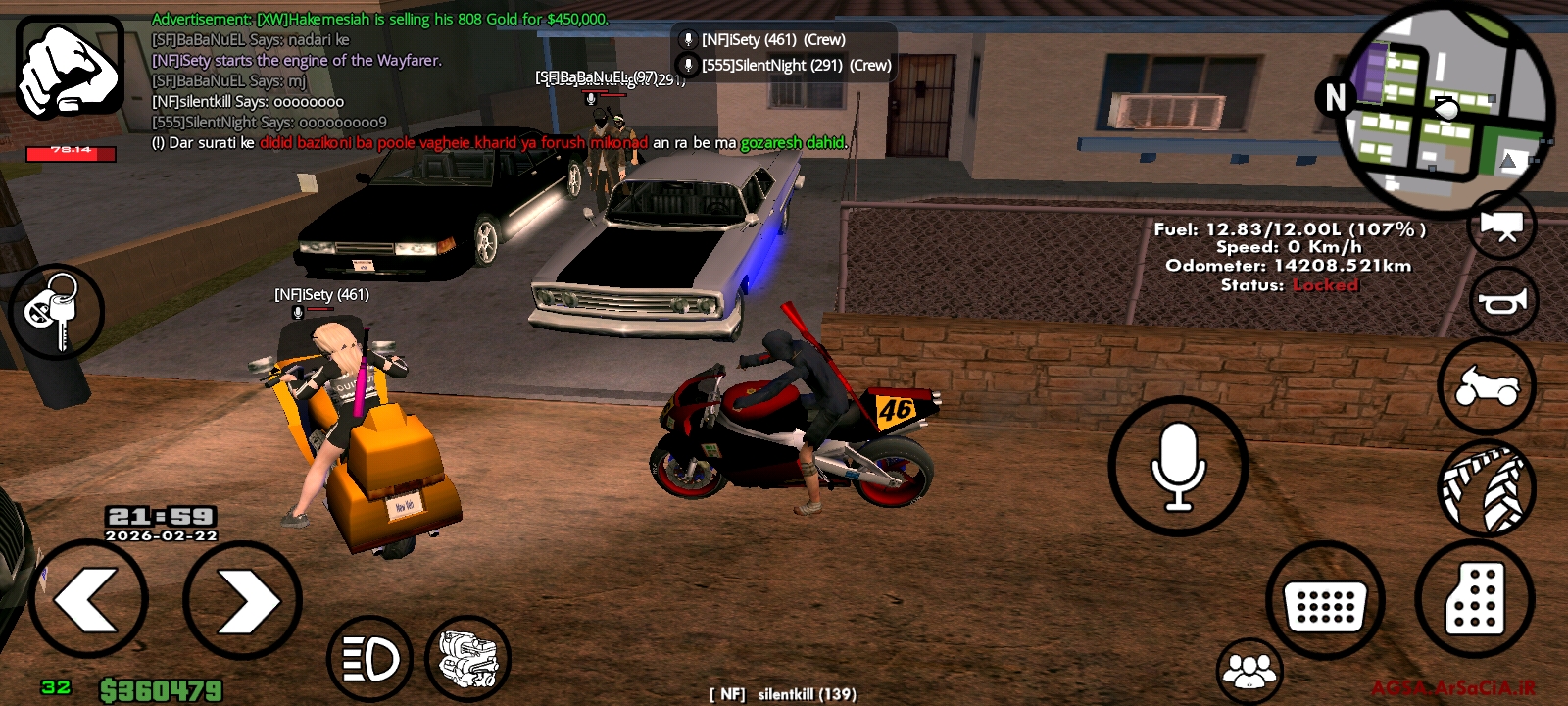Toggle the headlights icon
The height and width of the screenshot is (706, 1568).
(370, 658)
